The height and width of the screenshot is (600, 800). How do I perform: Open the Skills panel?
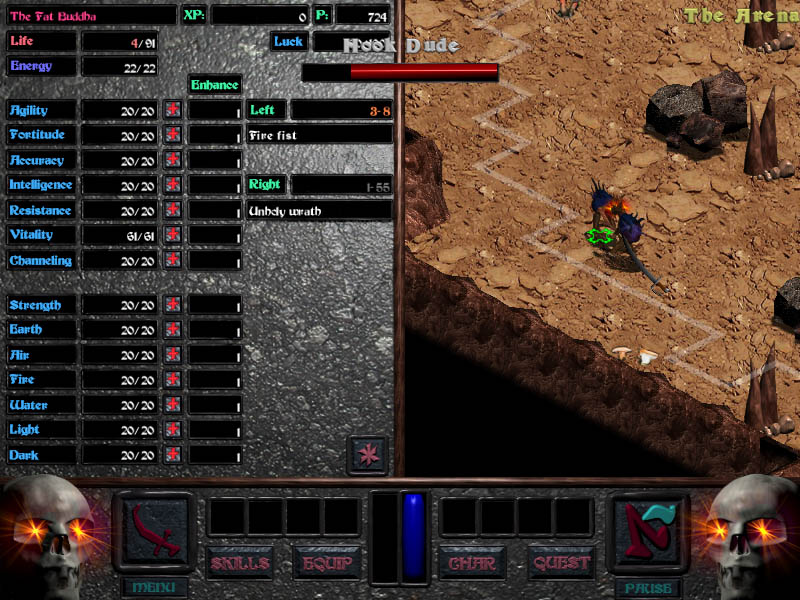click(x=240, y=563)
